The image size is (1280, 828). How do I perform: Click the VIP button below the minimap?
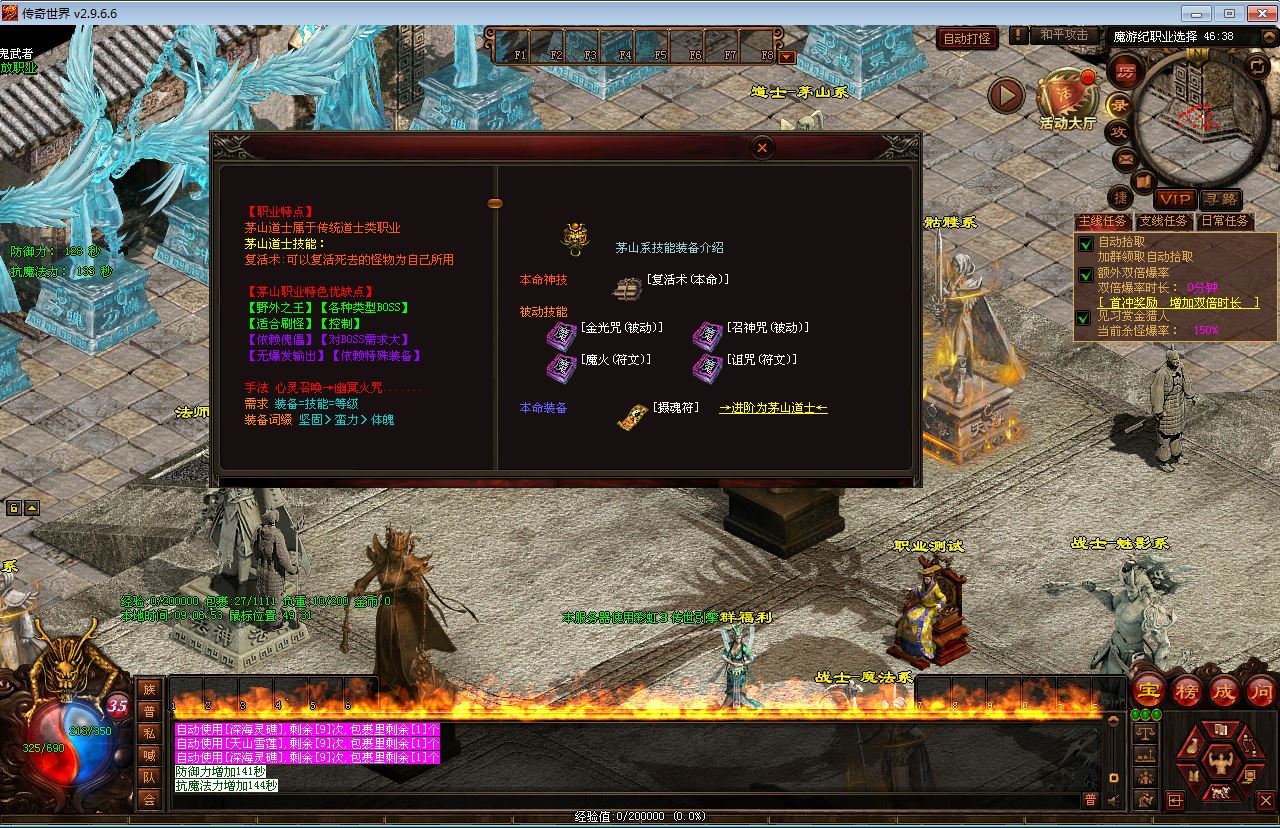coord(1175,198)
